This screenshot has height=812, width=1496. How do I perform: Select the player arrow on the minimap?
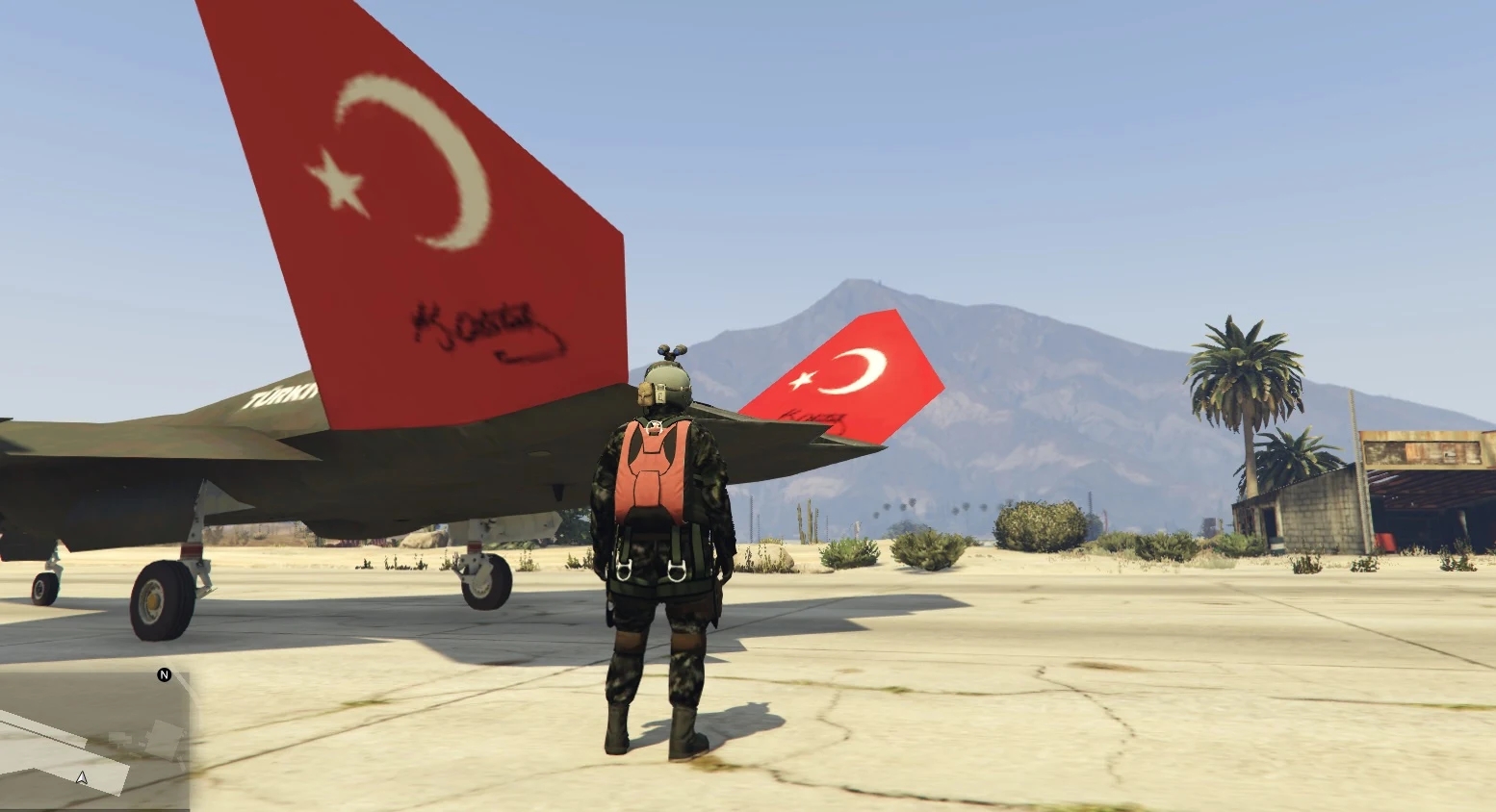[82, 777]
